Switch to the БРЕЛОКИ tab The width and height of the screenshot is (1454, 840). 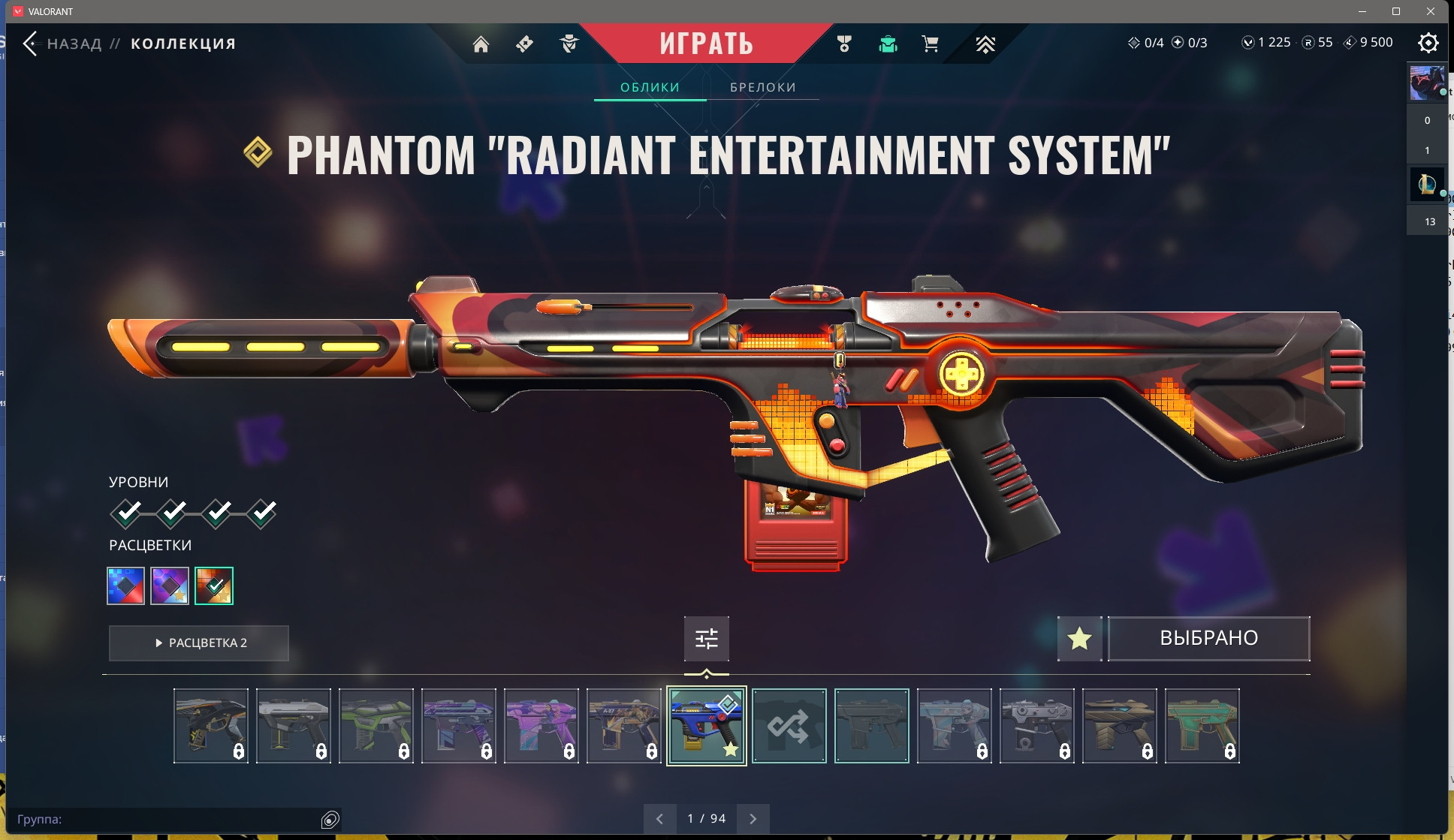[762, 87]
